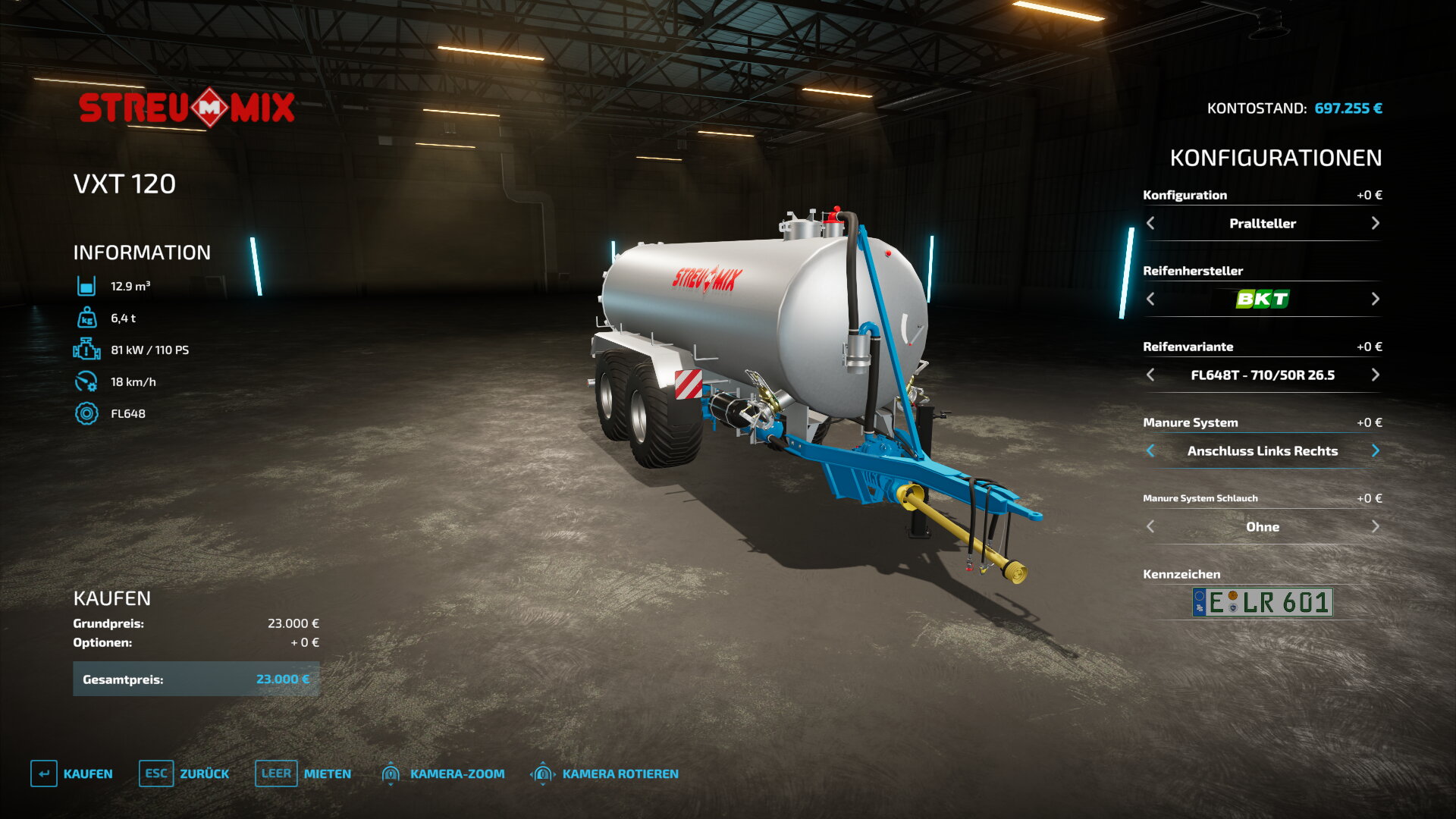Edit the Kennzeichen license plate E LR 601
The width and height of the screenshot is (1456, 819).
point(1263,602)
